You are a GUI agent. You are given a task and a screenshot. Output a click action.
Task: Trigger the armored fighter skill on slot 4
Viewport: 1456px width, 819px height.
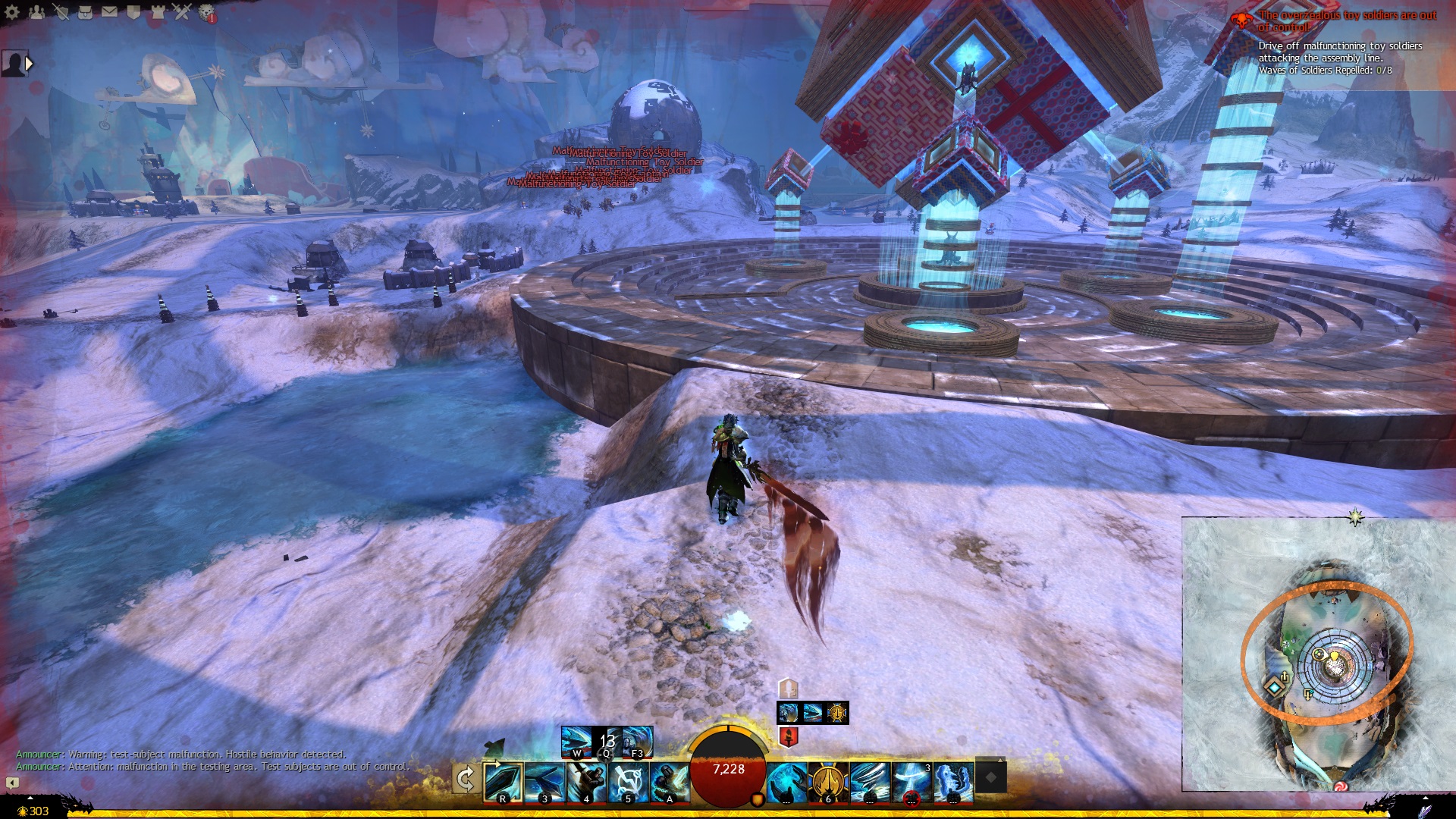click(586, 783)
